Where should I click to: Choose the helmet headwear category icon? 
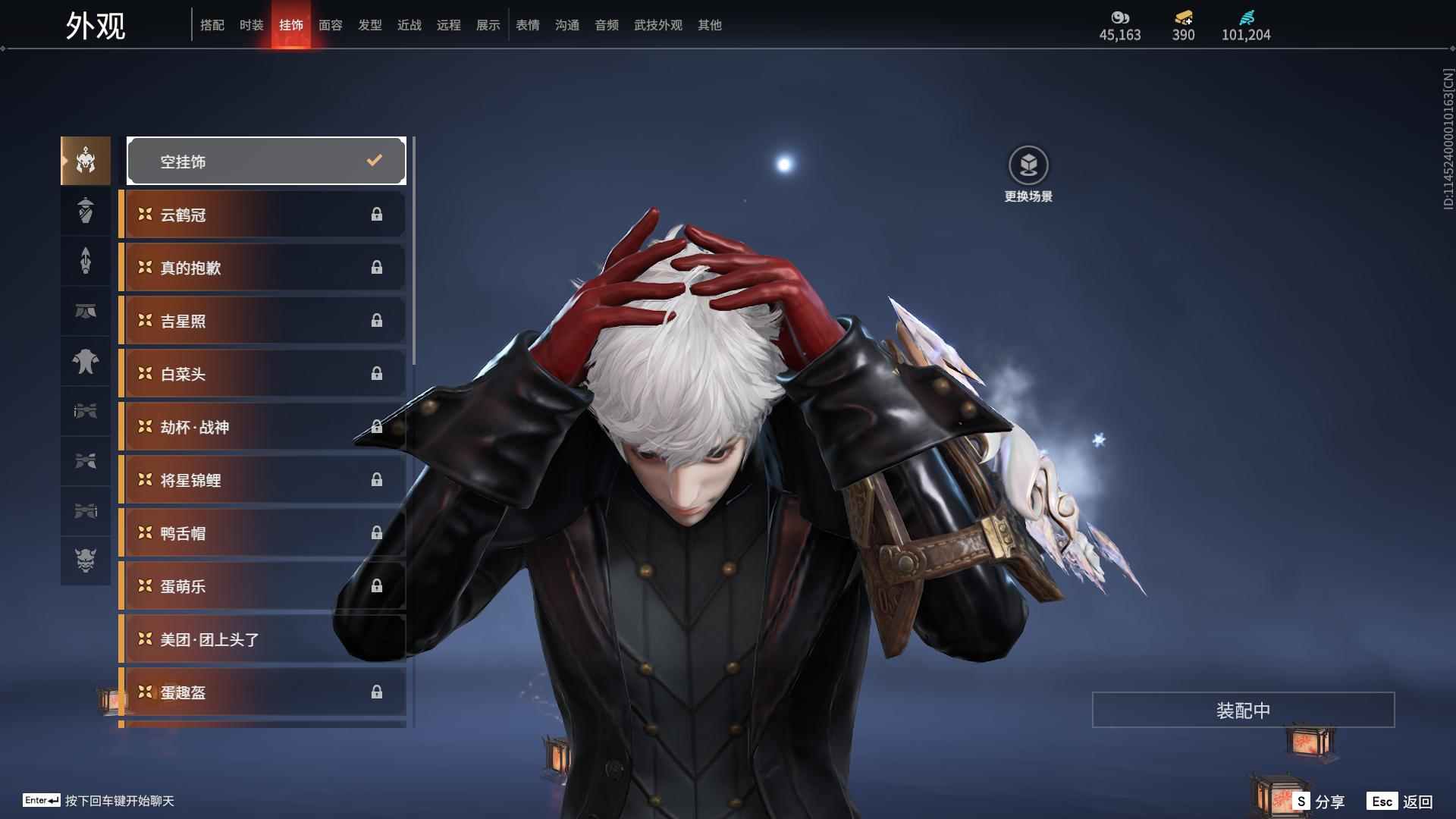coord(86,161)
